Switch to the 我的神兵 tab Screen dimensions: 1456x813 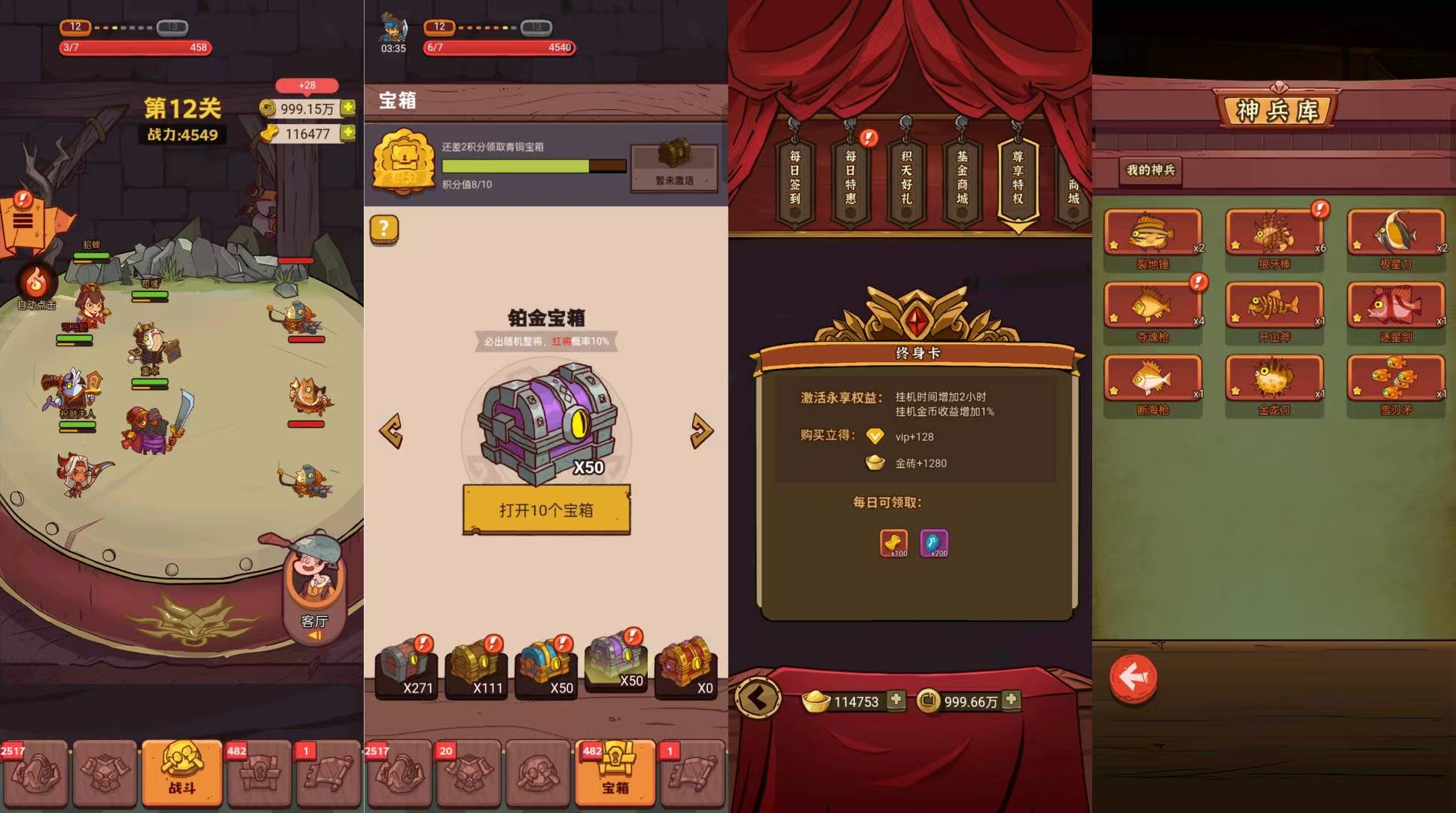pos(1152,172)
